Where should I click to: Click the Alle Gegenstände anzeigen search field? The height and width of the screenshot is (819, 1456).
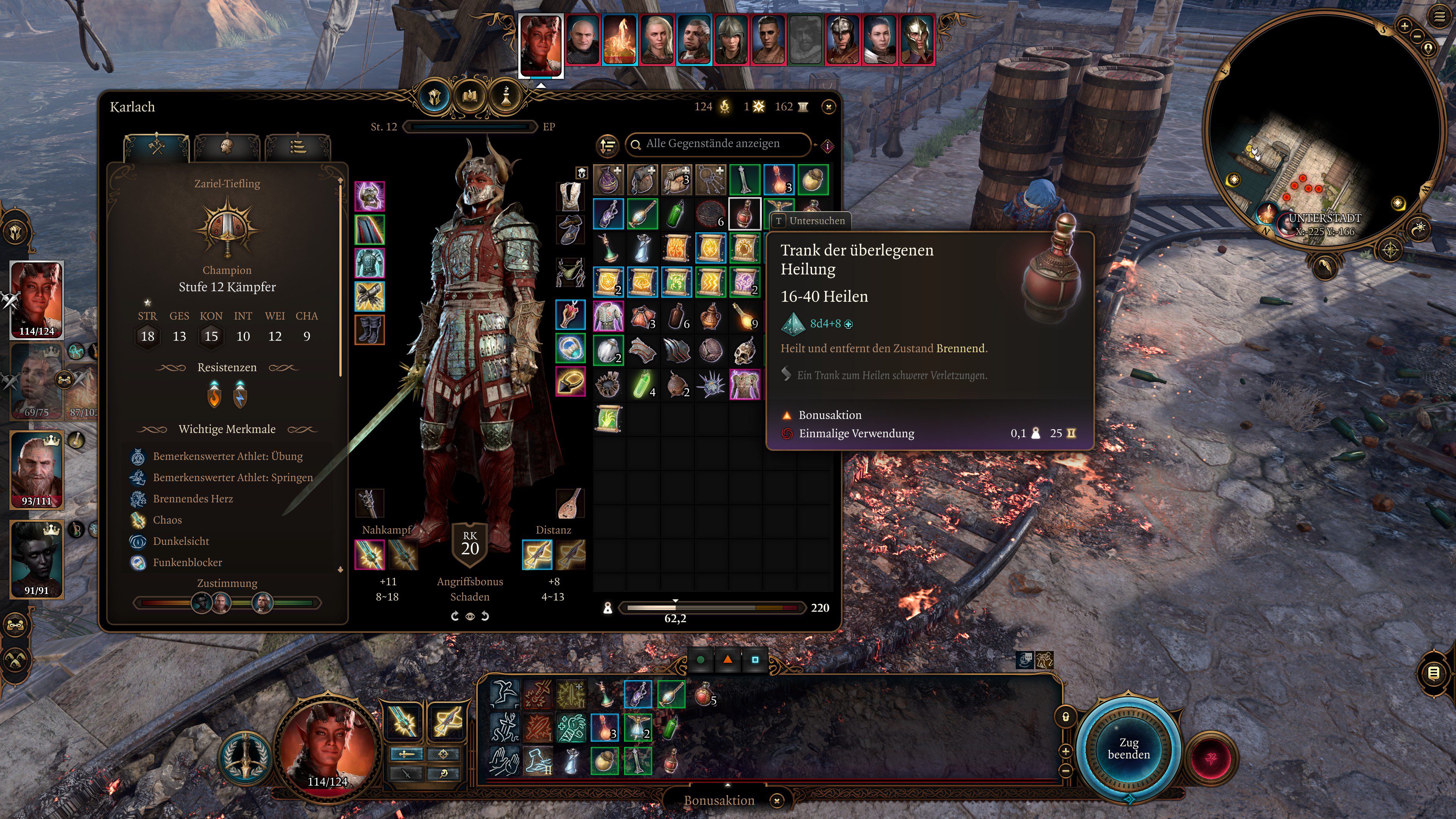pyautogui.click(x=718, y=144)
